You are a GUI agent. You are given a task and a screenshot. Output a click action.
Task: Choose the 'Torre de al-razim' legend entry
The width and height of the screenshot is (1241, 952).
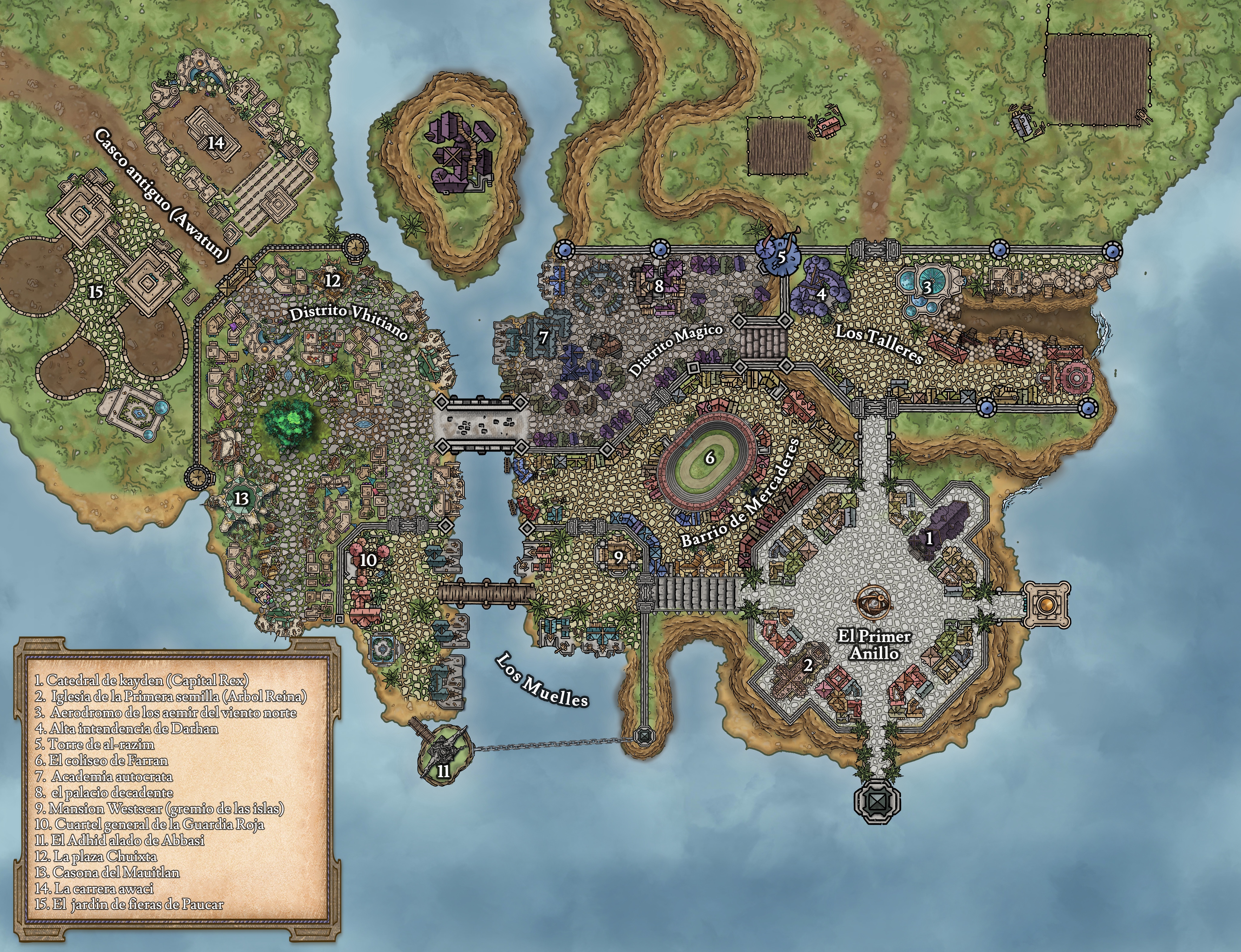[x=95, y=744]
